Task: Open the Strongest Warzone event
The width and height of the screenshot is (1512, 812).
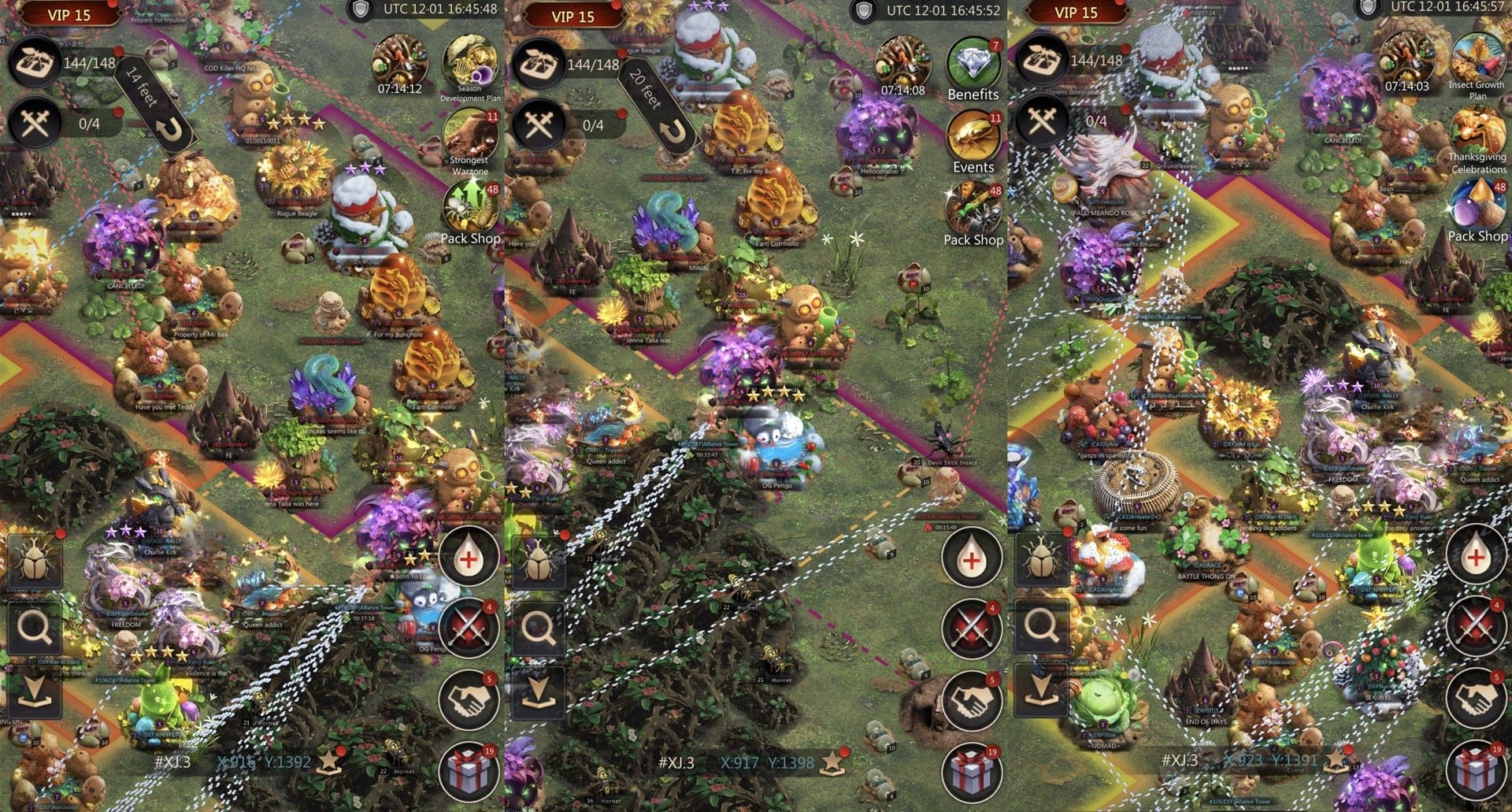Action: tap(470, 135)
